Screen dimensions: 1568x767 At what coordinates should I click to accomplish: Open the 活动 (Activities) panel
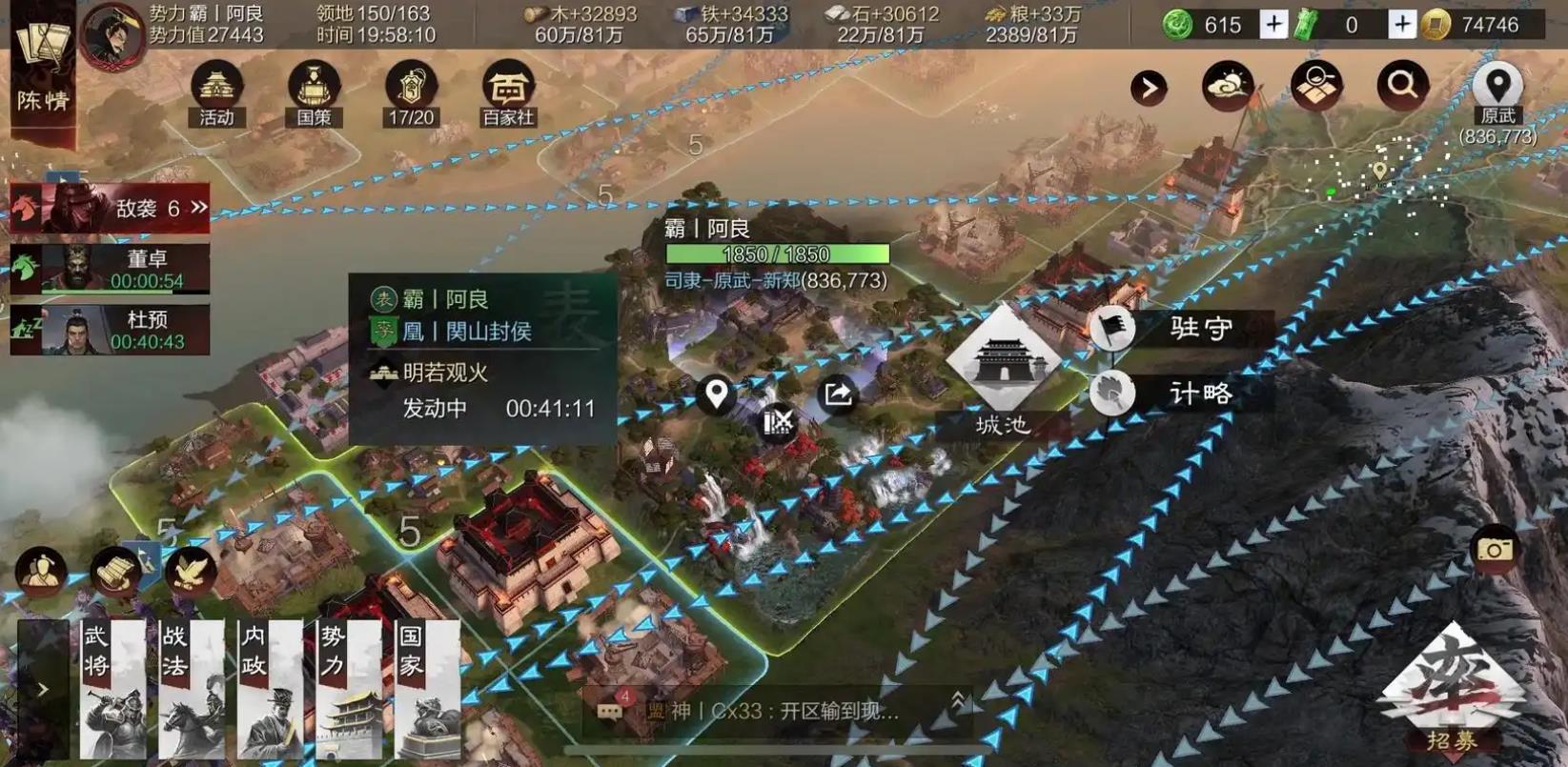(218, 92)
